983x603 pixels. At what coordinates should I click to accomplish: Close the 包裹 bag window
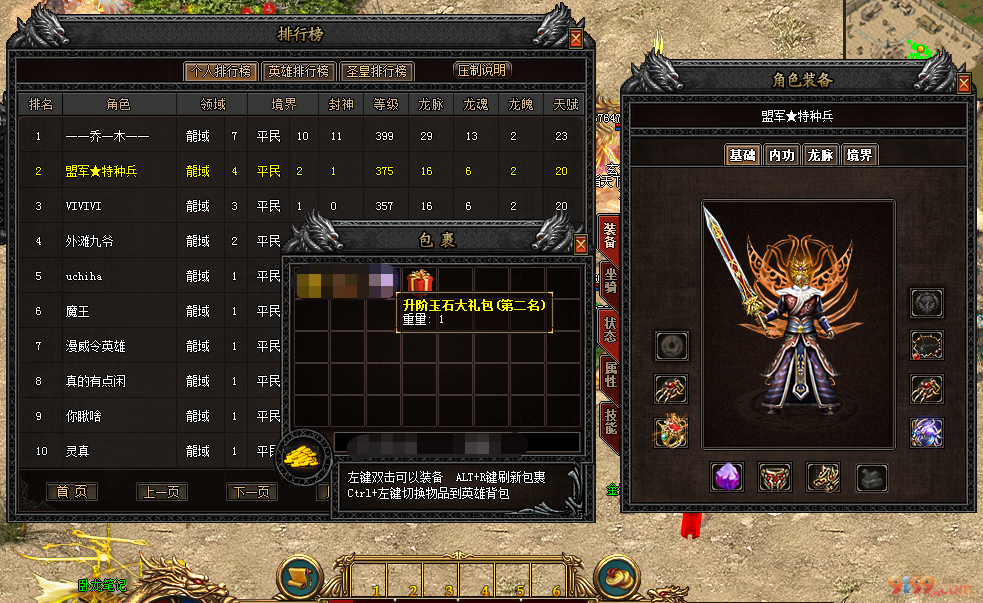pos(580,243)
